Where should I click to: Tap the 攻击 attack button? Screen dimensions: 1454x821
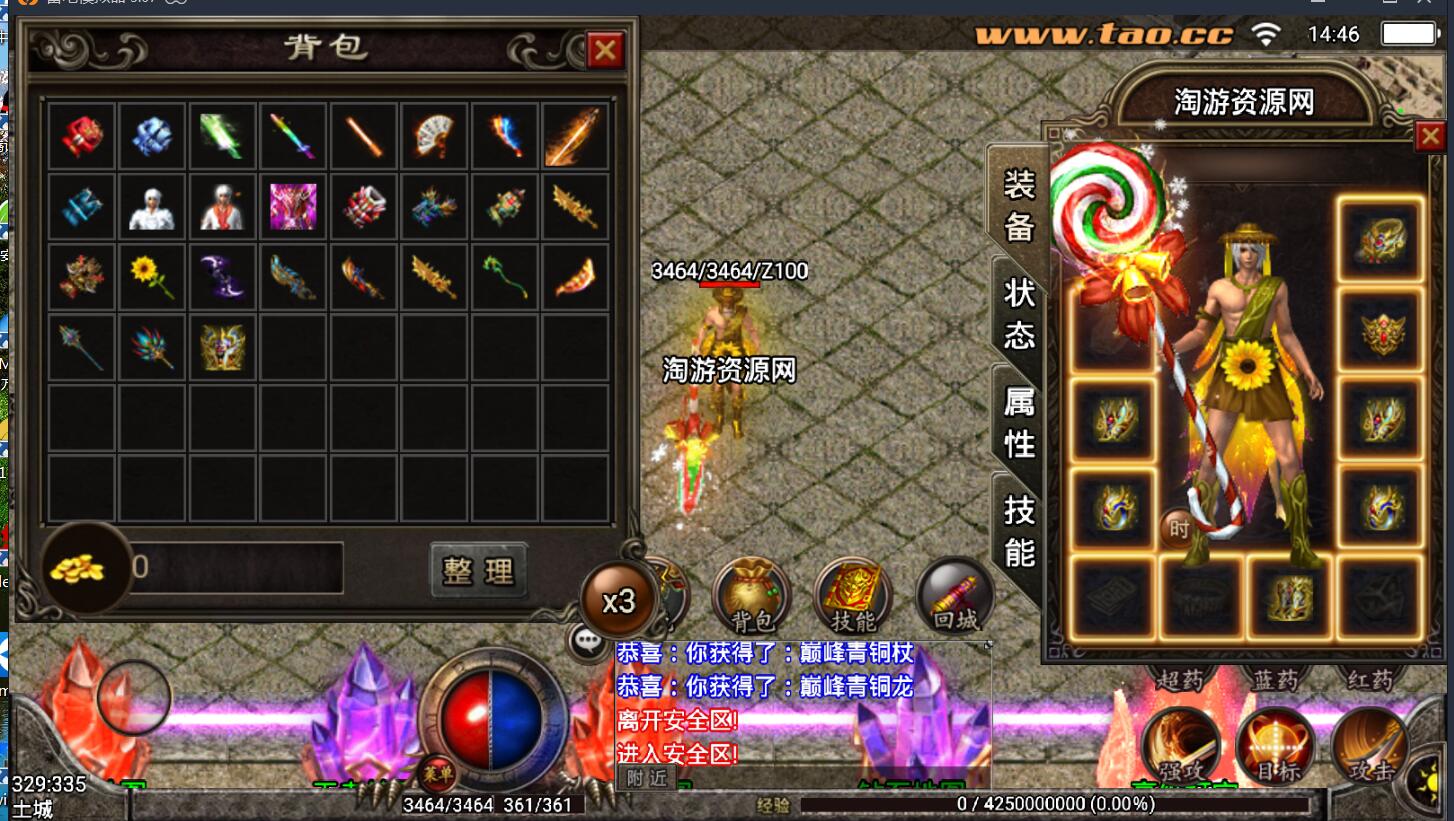point(1369,746)
